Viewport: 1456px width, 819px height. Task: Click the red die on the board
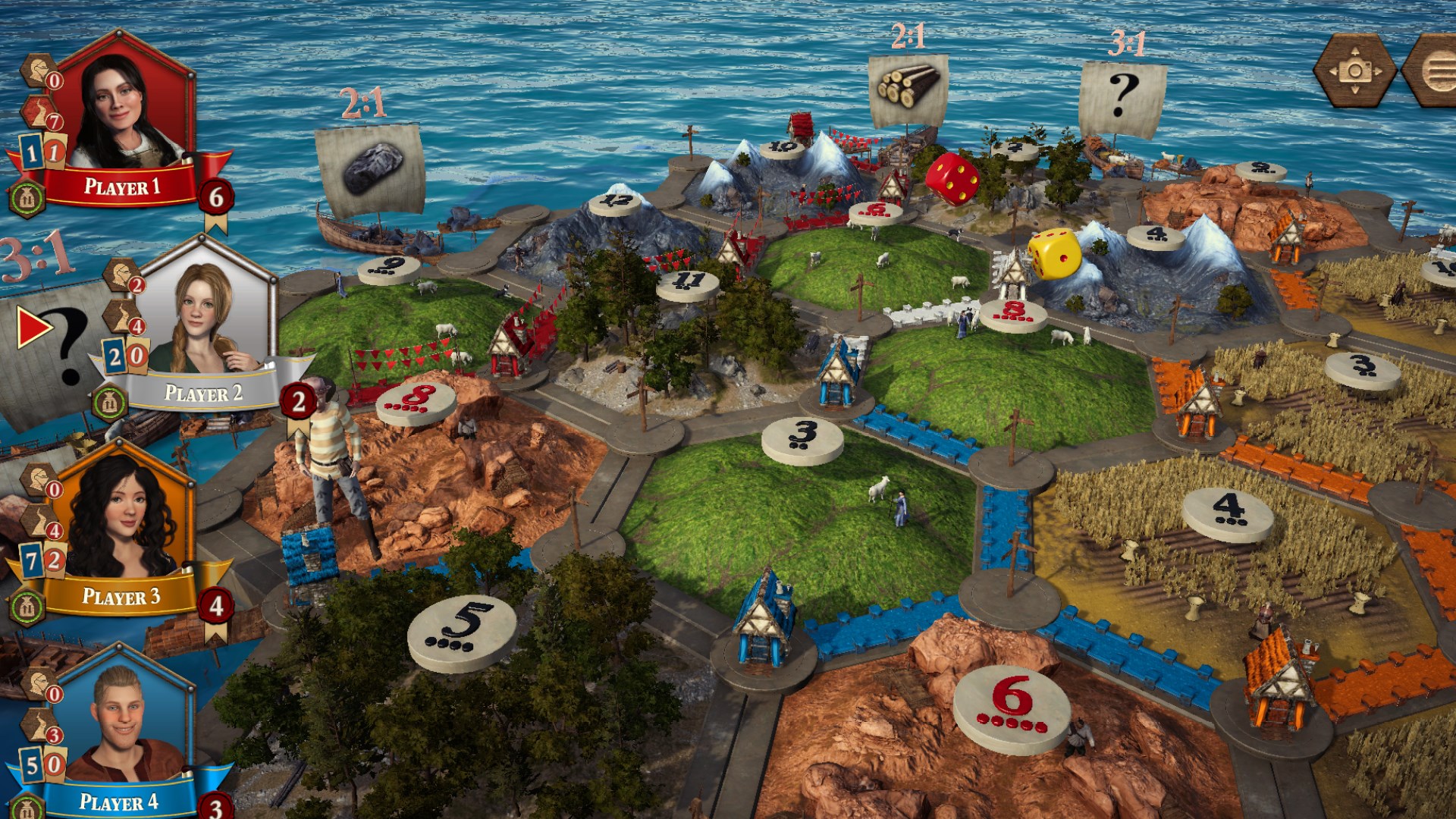[x=952, y=179]
